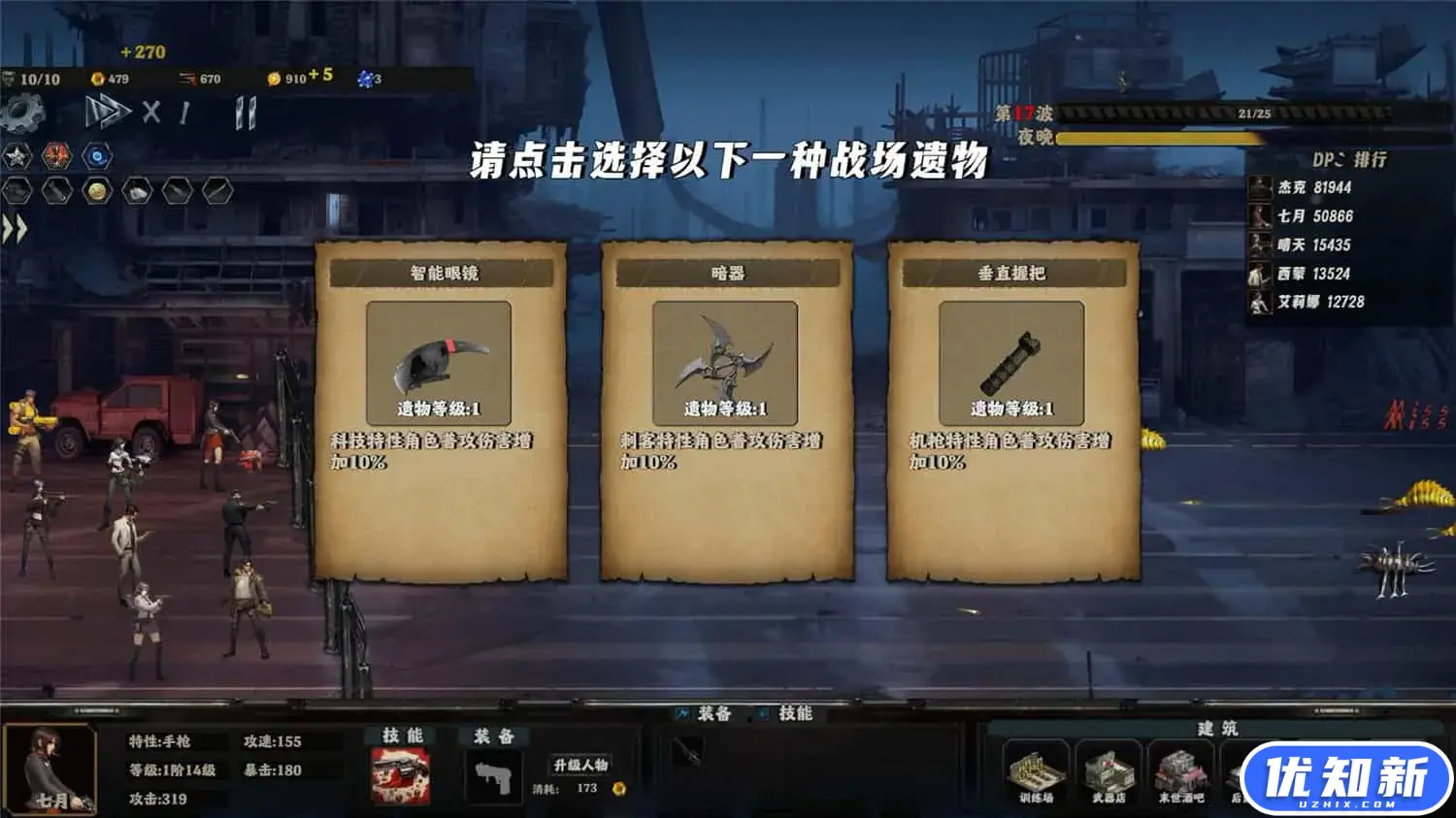Click the red skull buff hexagon
Screen dimensions: 1456x818
55,153
